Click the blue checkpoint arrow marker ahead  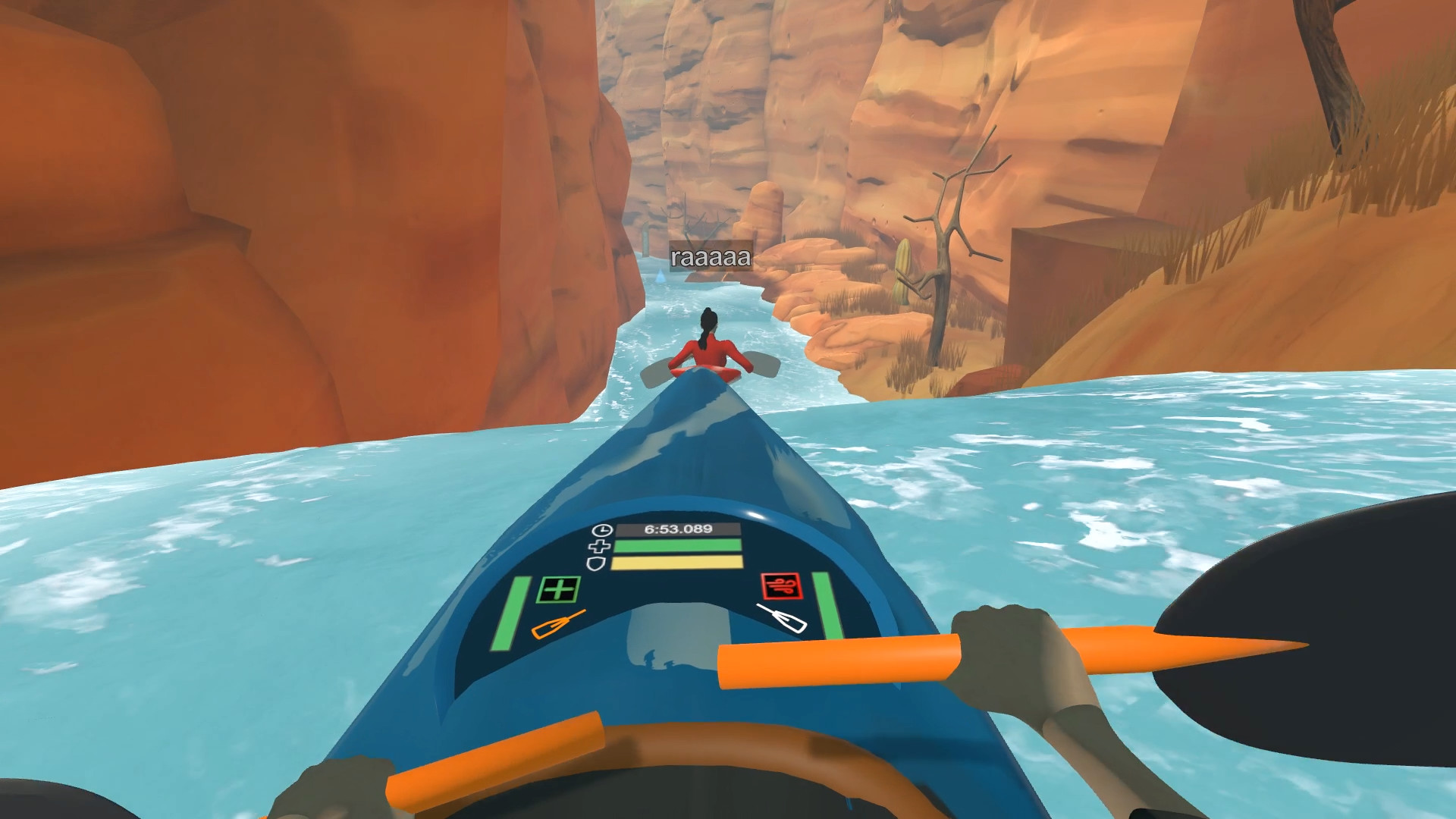point(661,275)
